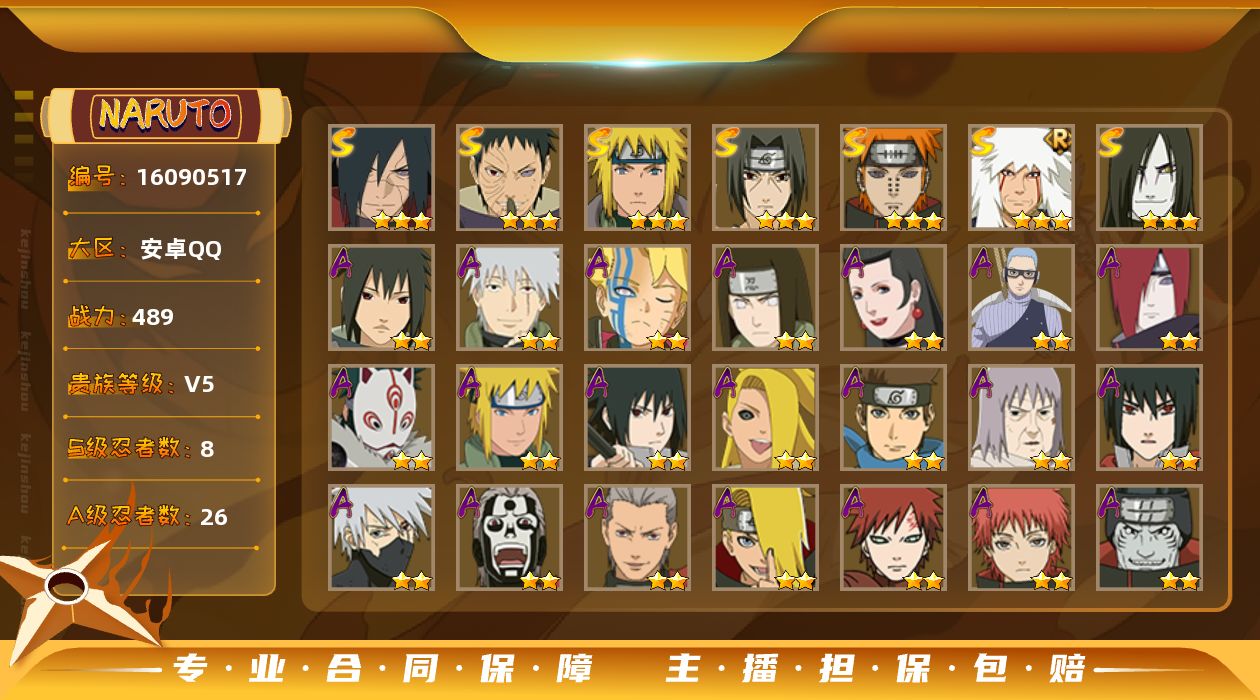Select the woman with red lipstick

coord(893,297)
